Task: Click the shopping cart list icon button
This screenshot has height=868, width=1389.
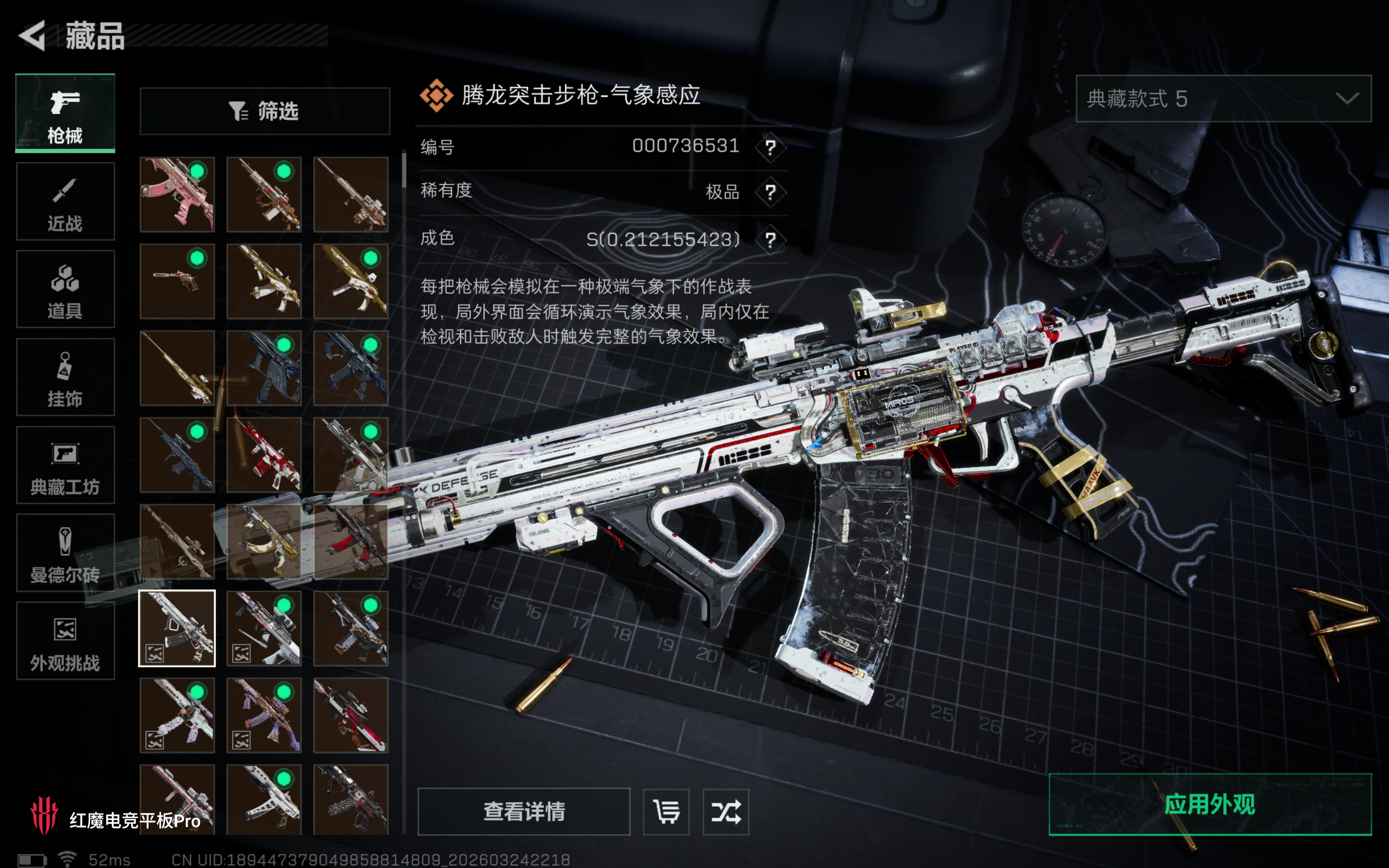Action: coord(666,811)
